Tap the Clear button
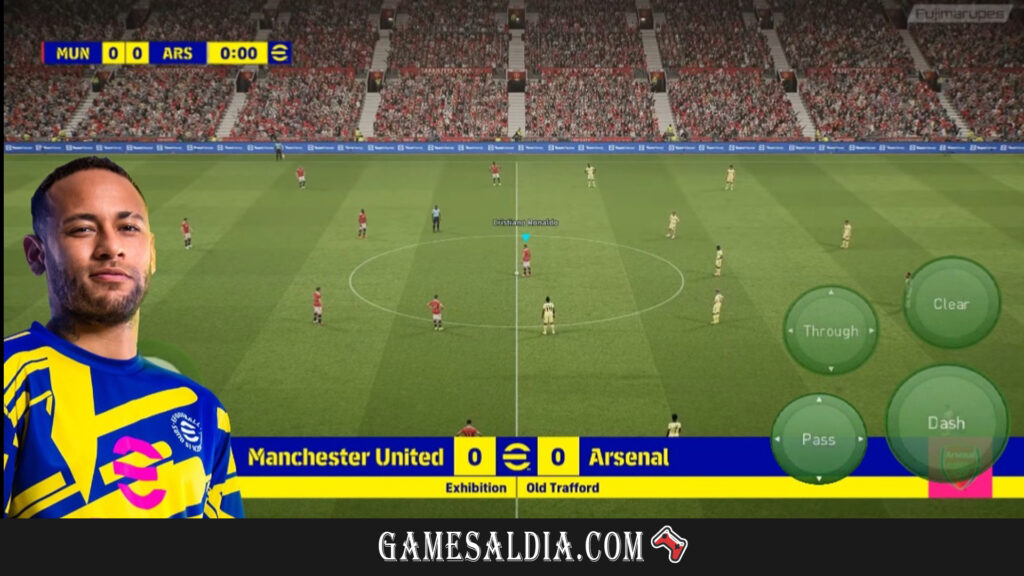Image resolution: width=1024 pixels, height=576 pixels. point(951,303)
